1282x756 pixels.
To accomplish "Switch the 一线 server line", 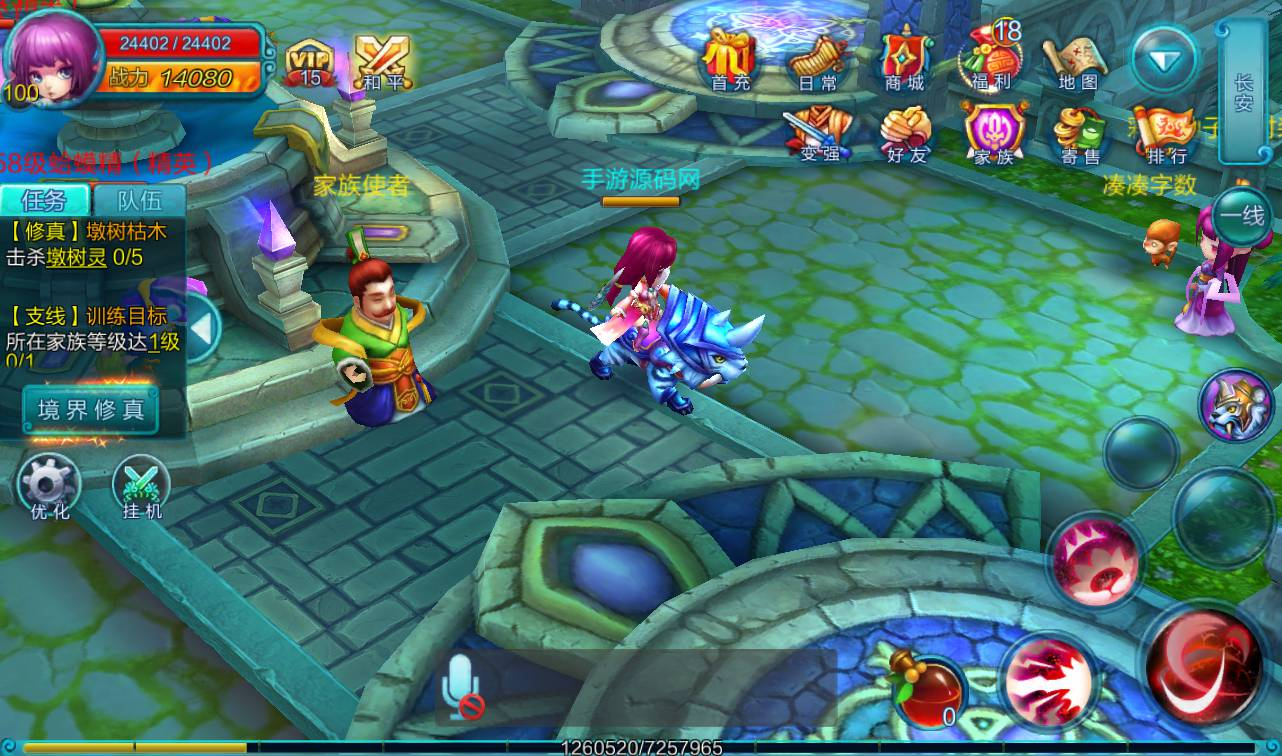I will [x=1241, y=215].
